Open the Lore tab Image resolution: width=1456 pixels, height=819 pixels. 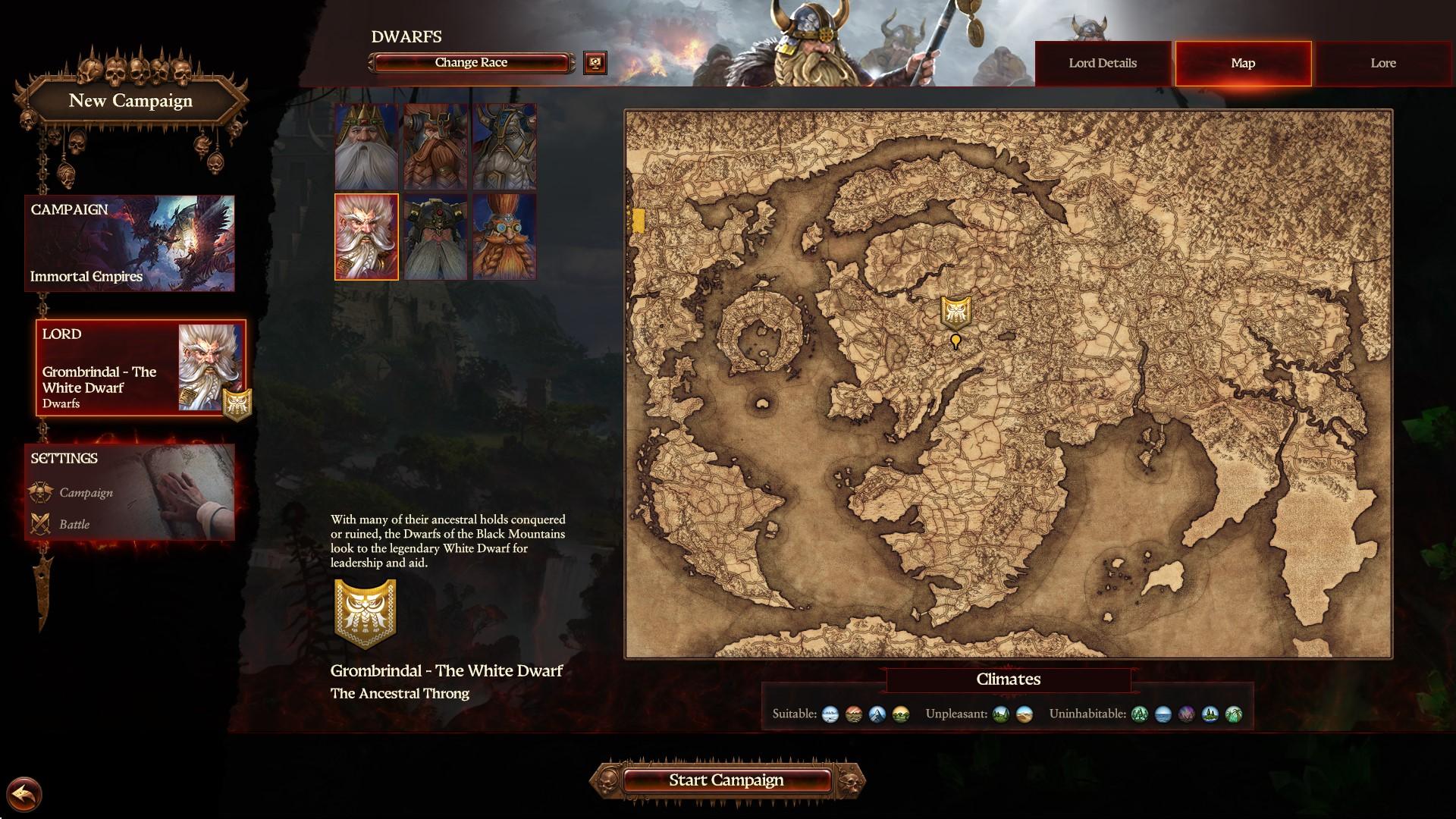[x=1383, y=63]
